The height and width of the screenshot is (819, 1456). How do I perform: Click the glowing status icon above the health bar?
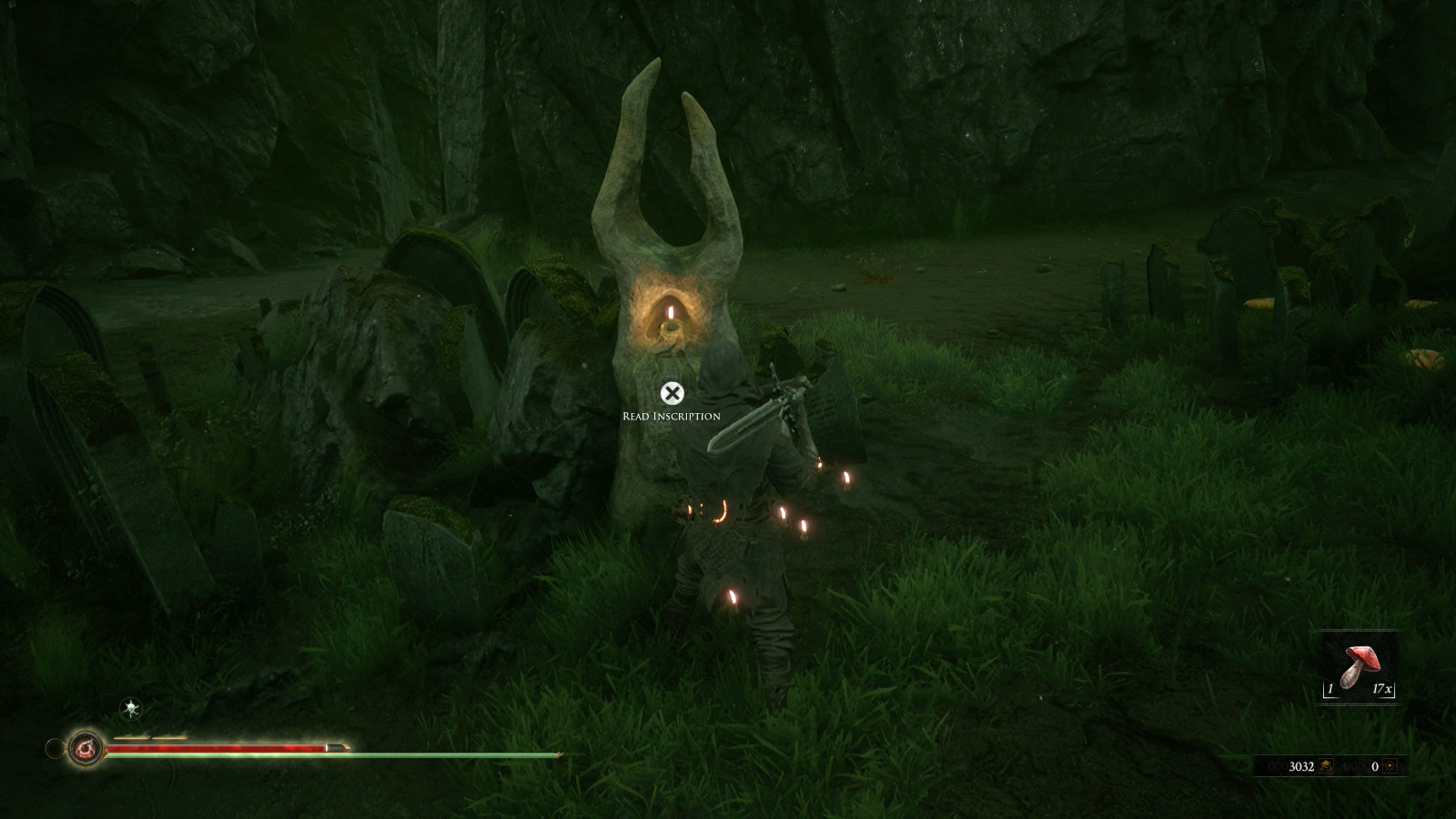[132, 708]
